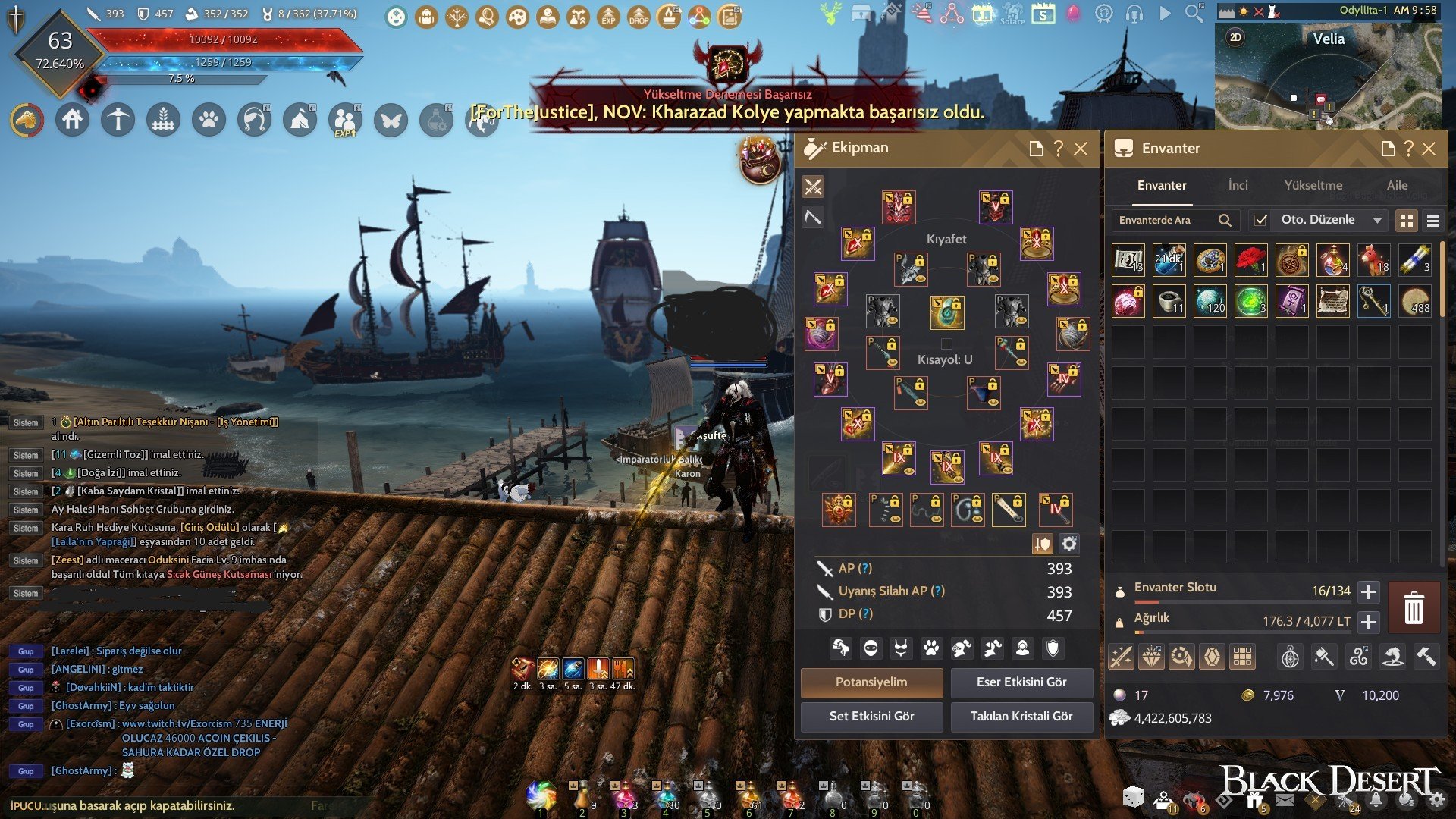The image size is (1456, 819).
Task: Open Takılan Kristali Gör view
Action: pyautogui.click(x=1021, y=716)
